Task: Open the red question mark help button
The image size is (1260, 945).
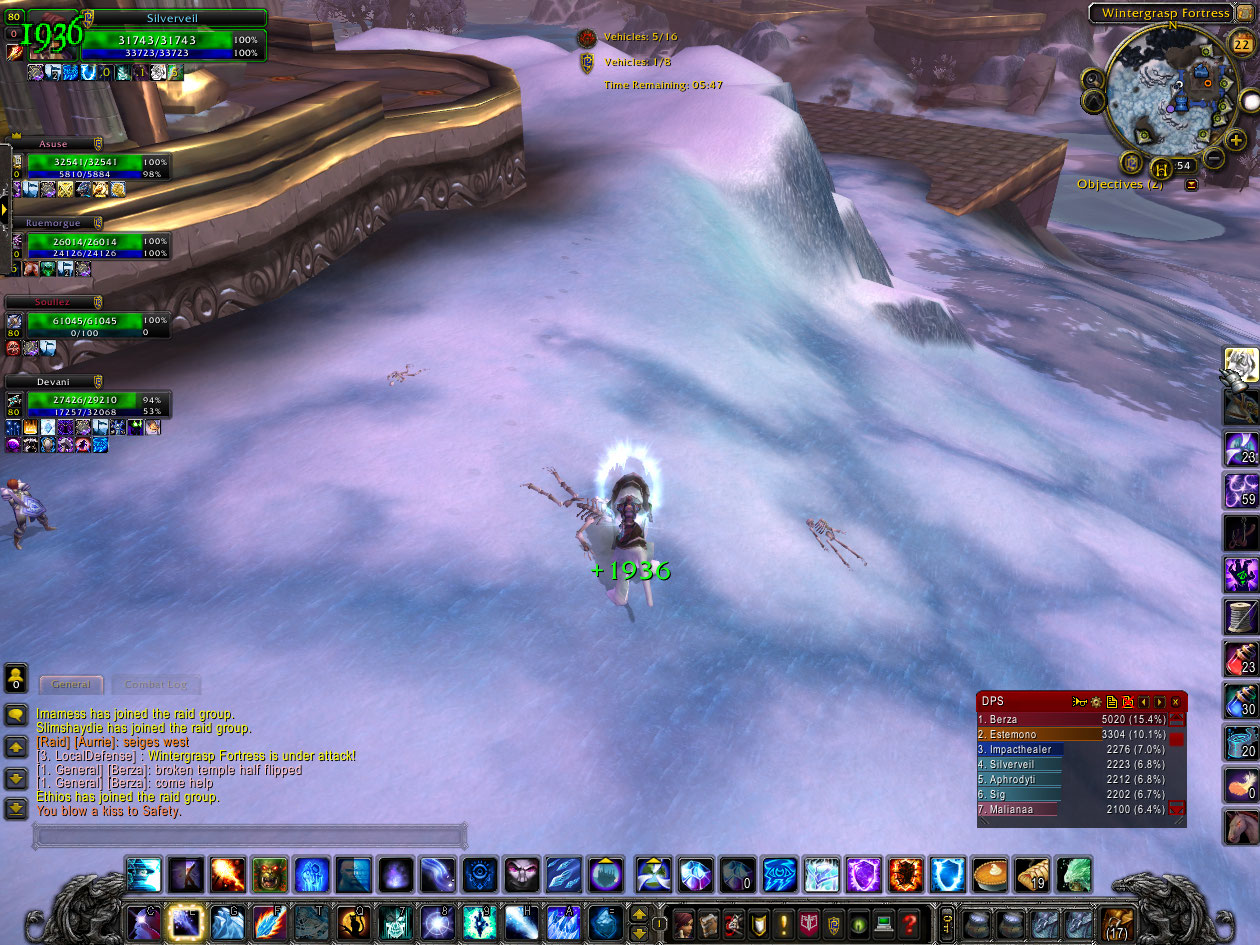Action: click(x=908, y=923)
